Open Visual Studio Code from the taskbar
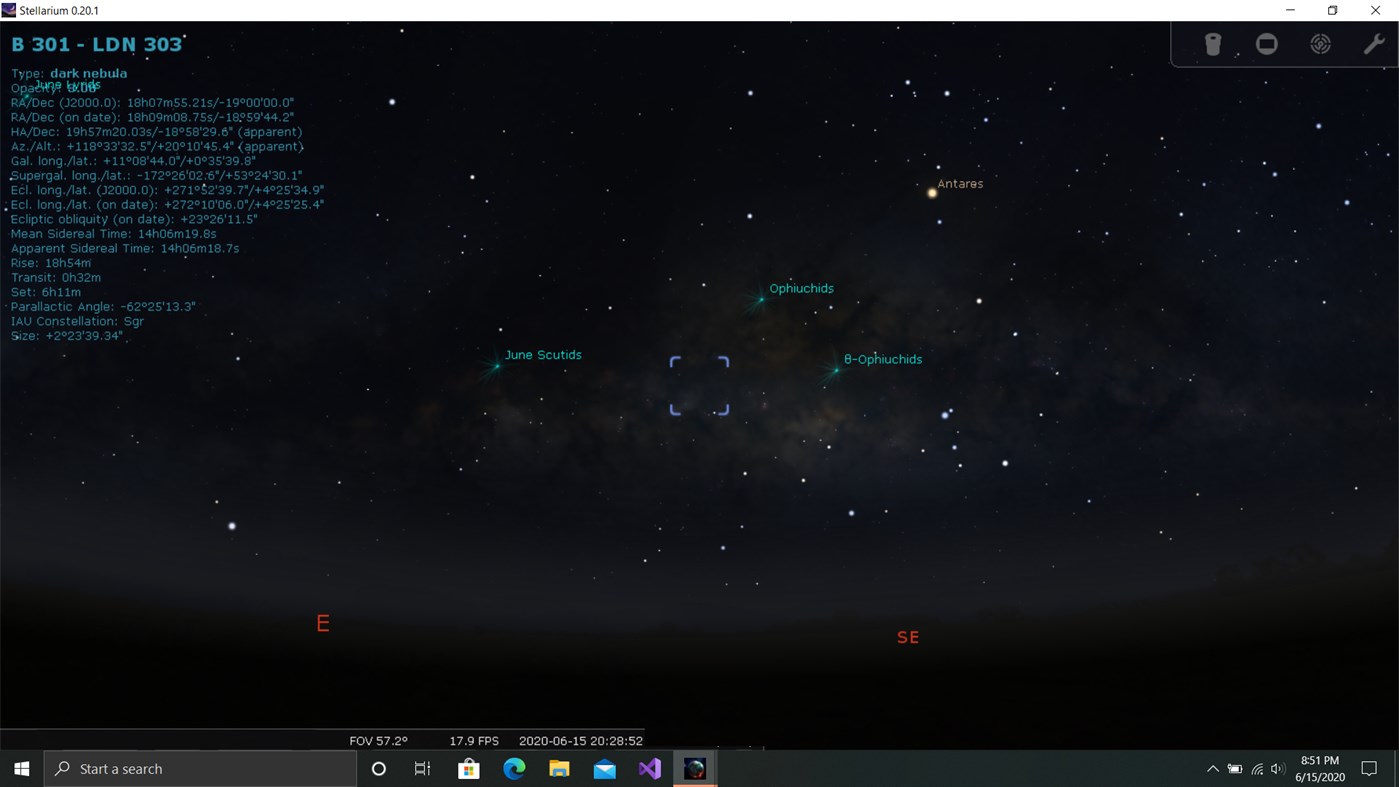Viewport: 1399px width, 787px height. pyautogui.click(x=649, y=768)
